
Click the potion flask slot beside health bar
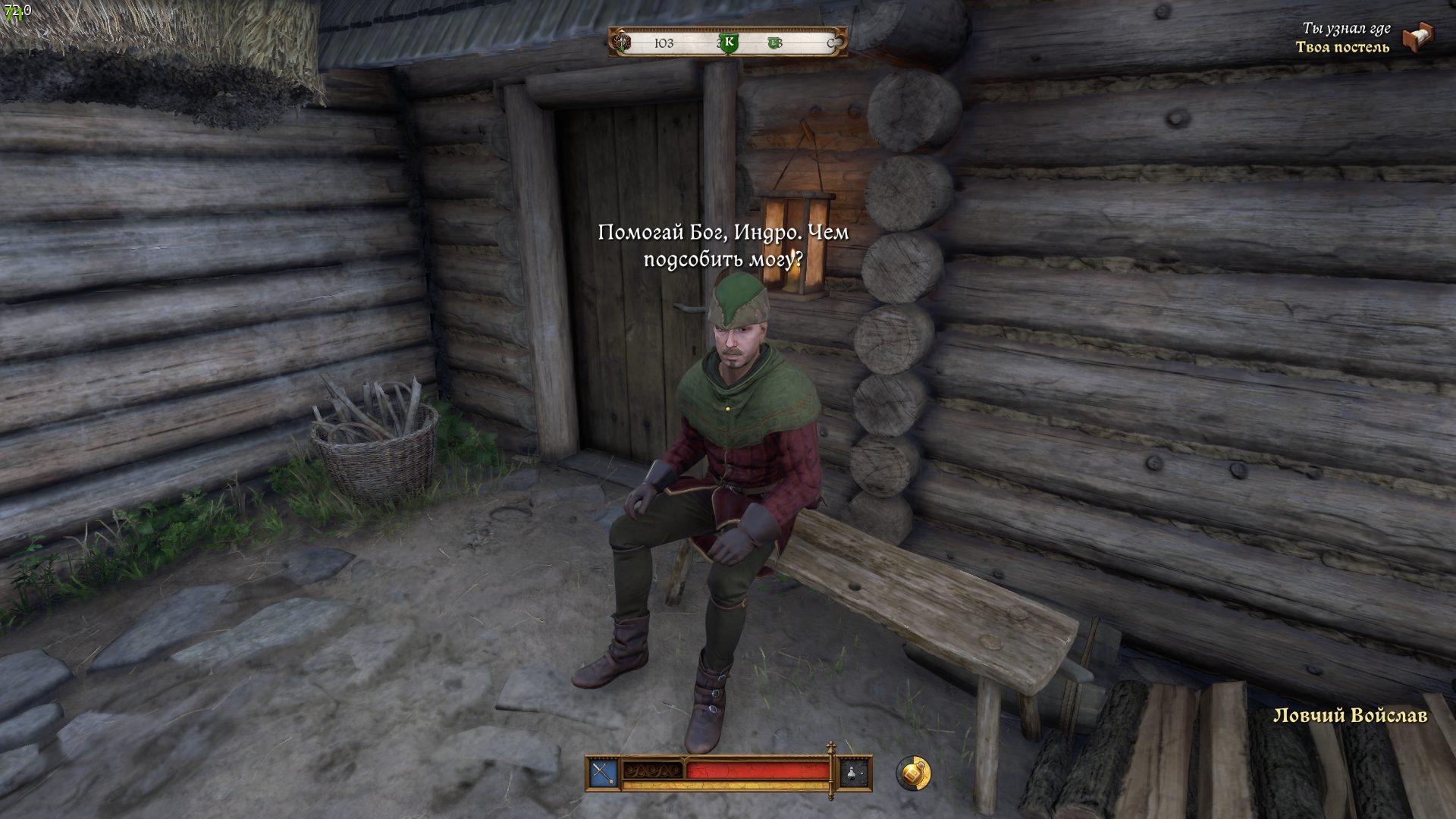pyautogui.click(x=855, y=773)
